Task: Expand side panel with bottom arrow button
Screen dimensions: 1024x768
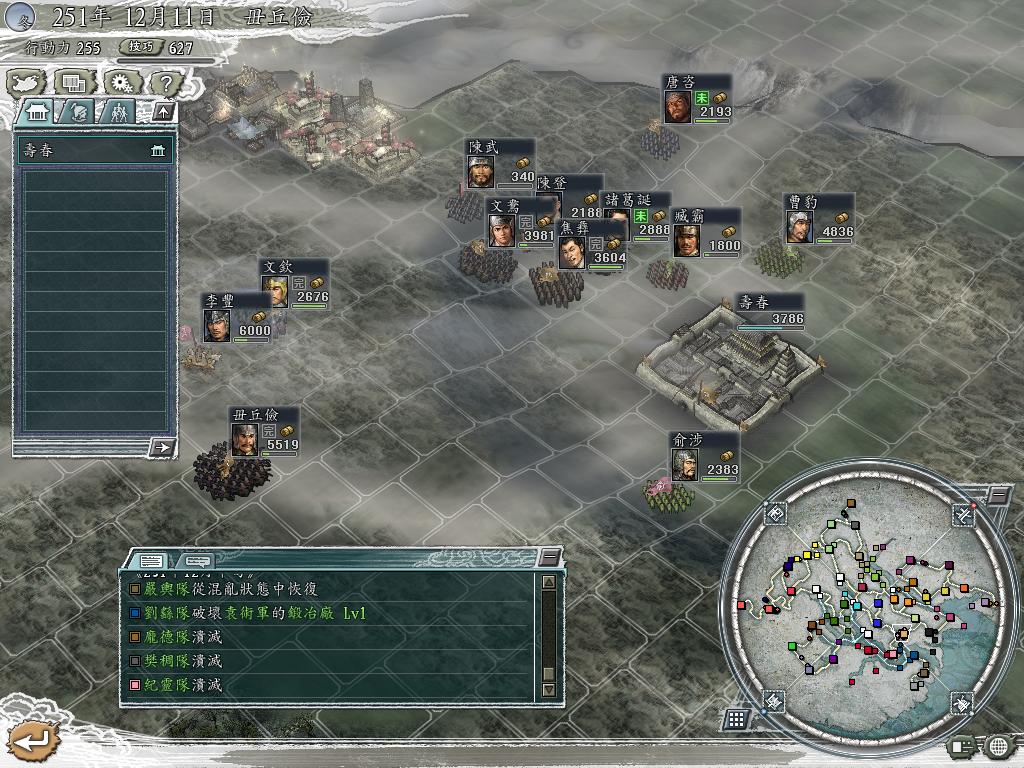Action: coord(161,447)
